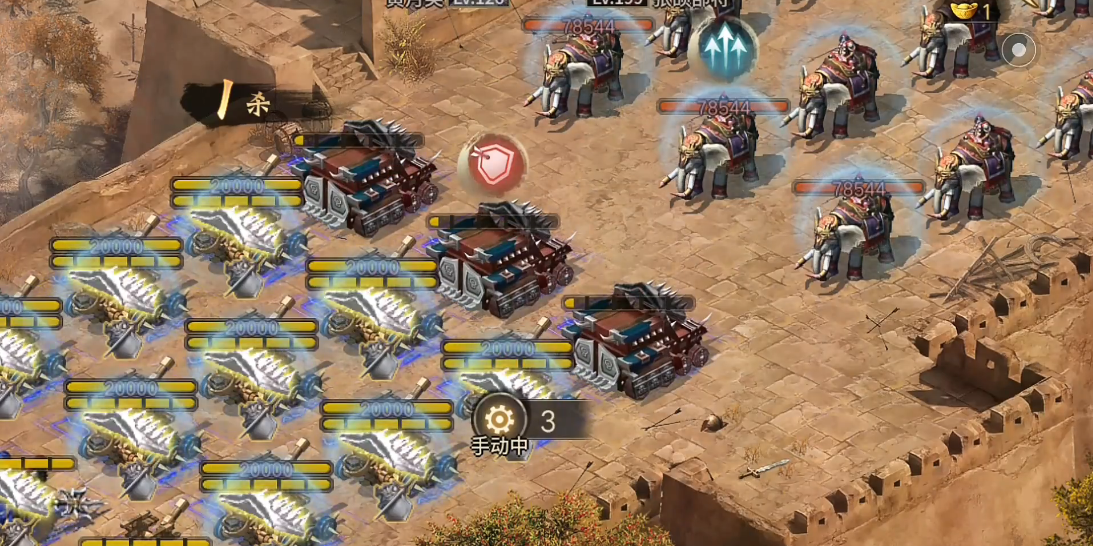
Task: Trigger the blue triple-arrow skill icon
Action: point(727,48)
